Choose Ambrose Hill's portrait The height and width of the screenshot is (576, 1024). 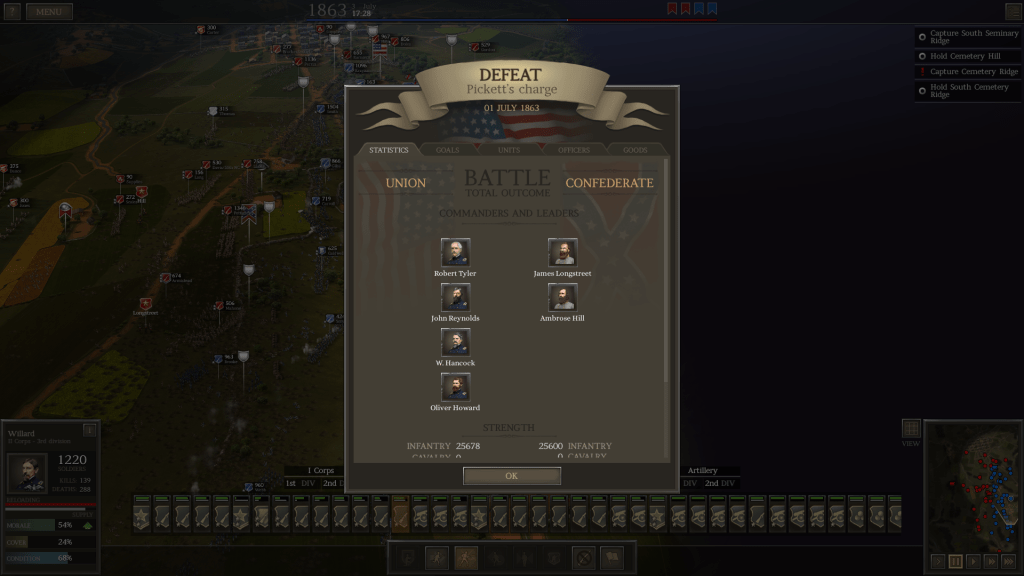point(562,297)
